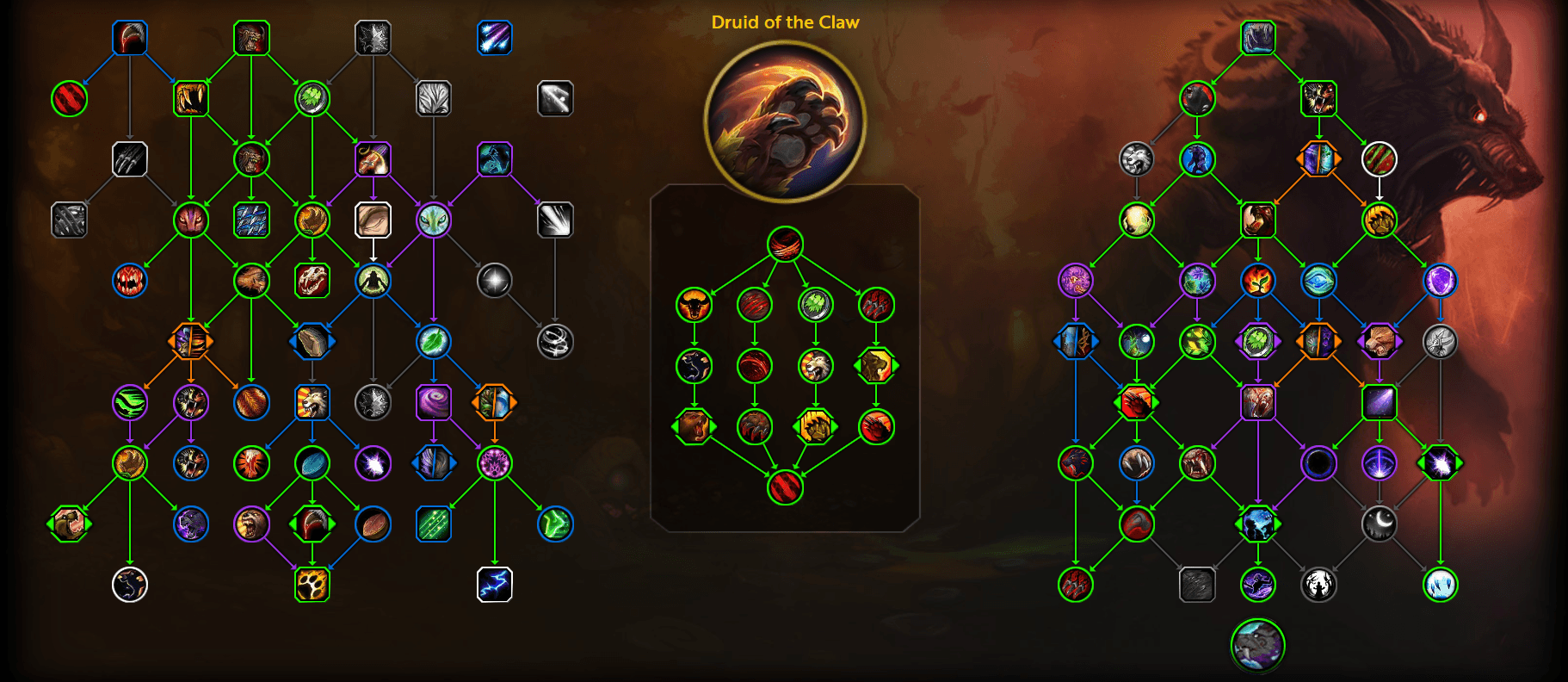Click the golden paw print capstone talent
1568x682 pixels.
coord(312,583)
